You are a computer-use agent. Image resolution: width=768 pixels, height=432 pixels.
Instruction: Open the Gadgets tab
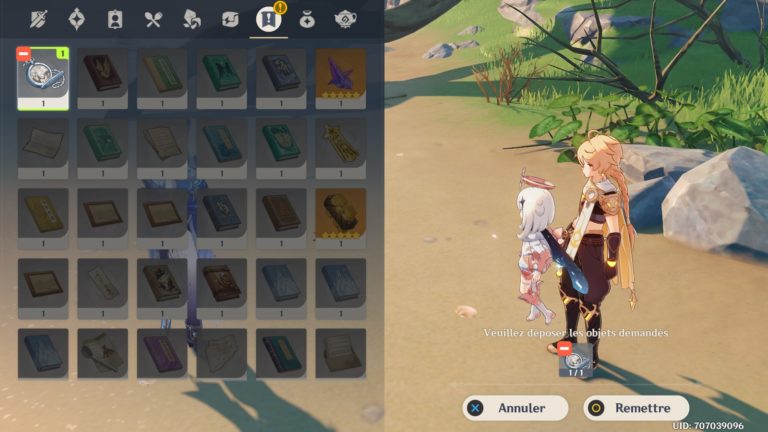(x=229, y=18)
